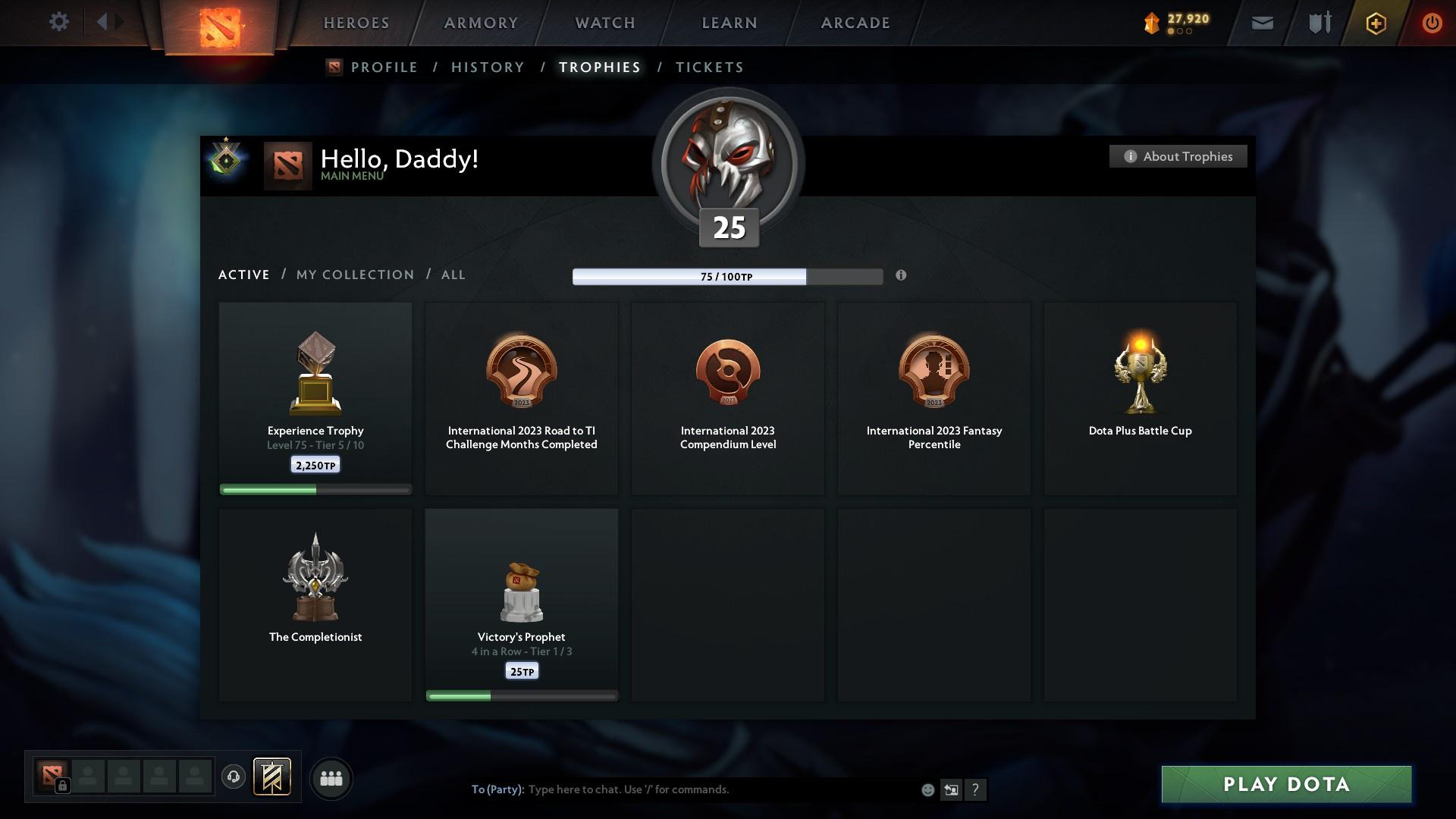Screen dimensions: 1456x819
Task: Open the settings gear icon
Action: pyautogui.click(x=58, y=22)
